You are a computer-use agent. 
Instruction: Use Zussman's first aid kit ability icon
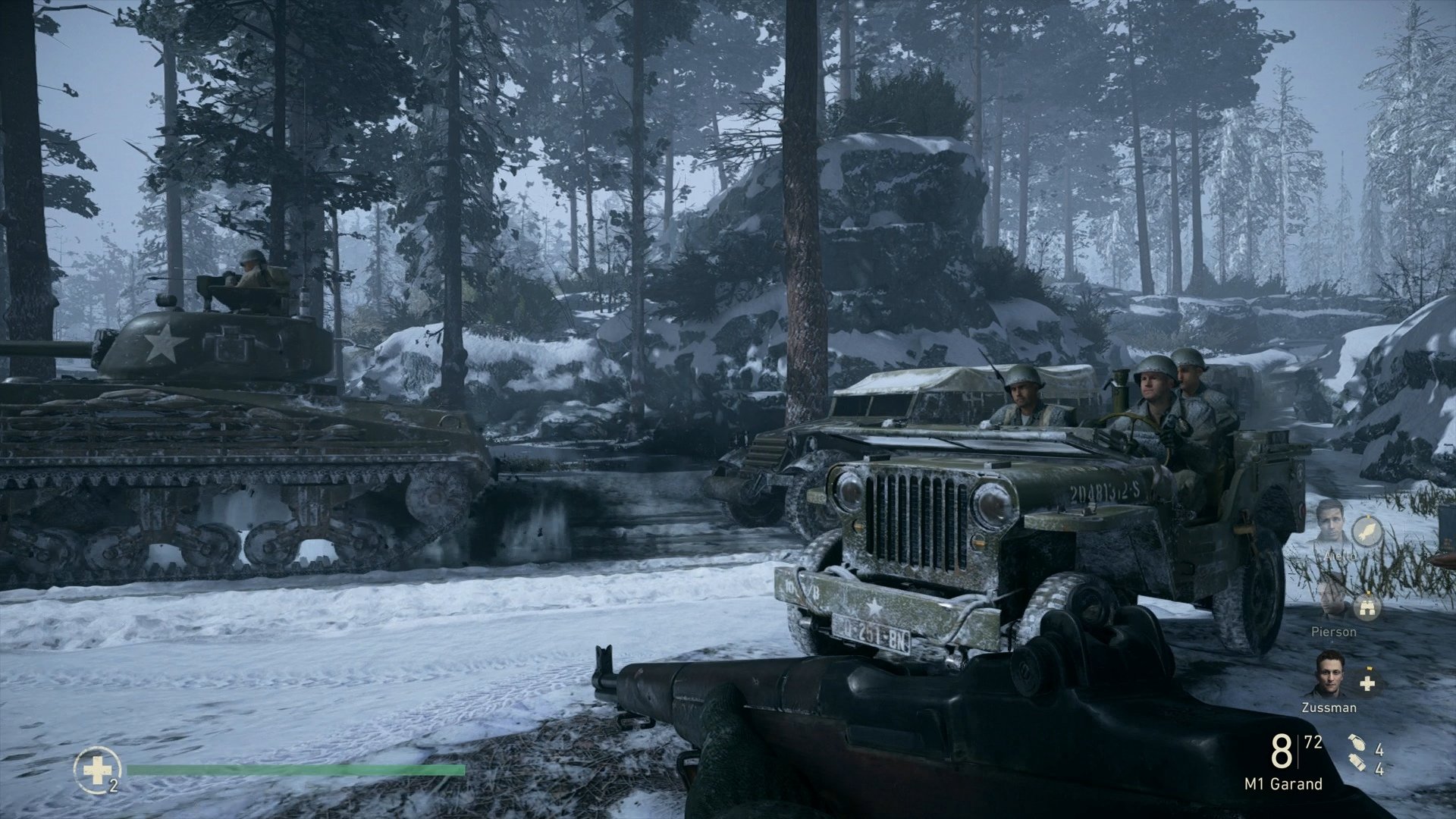tap(1367, 682)
